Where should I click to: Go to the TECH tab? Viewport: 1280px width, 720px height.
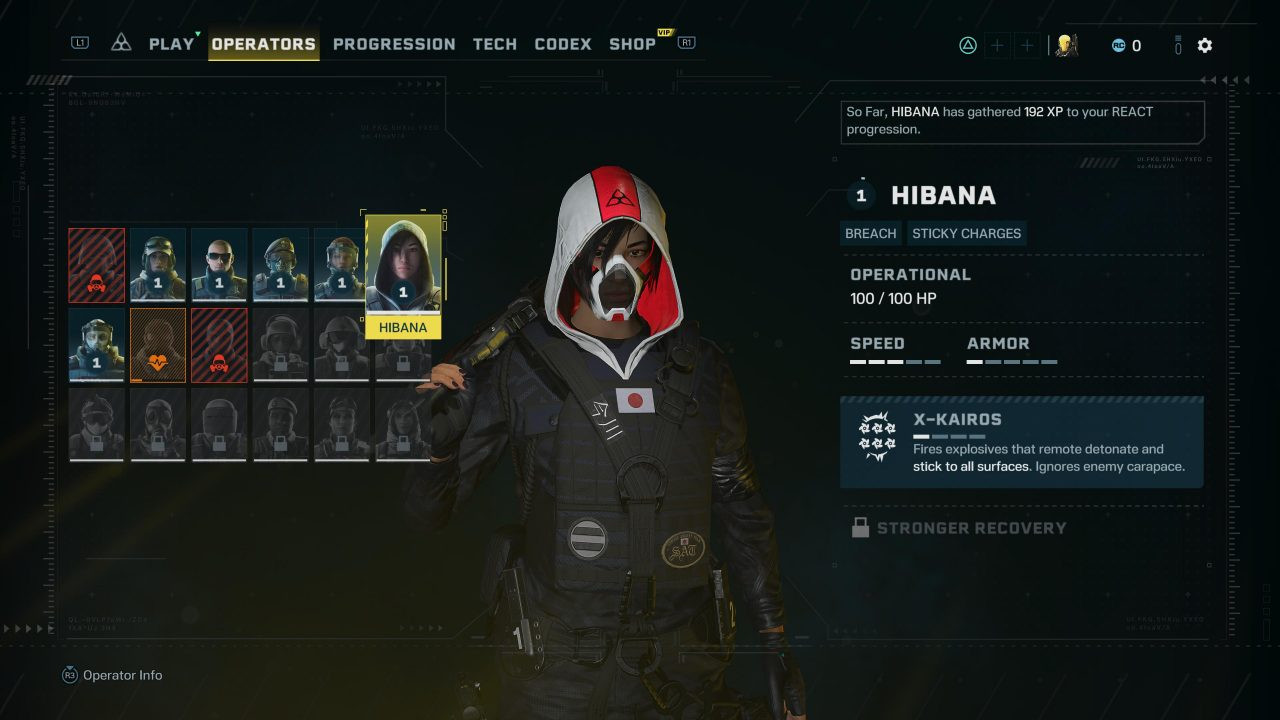click(495, 44)
